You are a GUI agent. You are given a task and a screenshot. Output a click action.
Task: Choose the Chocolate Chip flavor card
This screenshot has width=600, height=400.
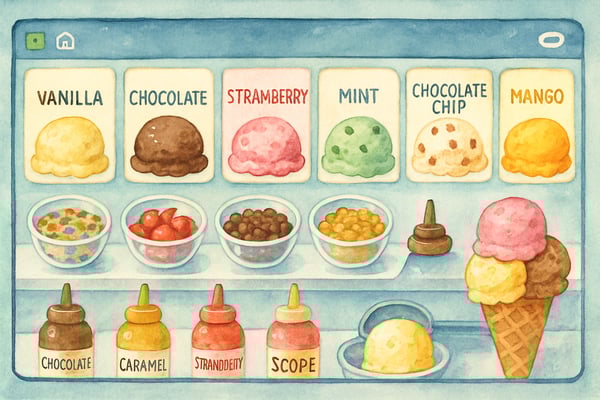(x=449, y=125)
